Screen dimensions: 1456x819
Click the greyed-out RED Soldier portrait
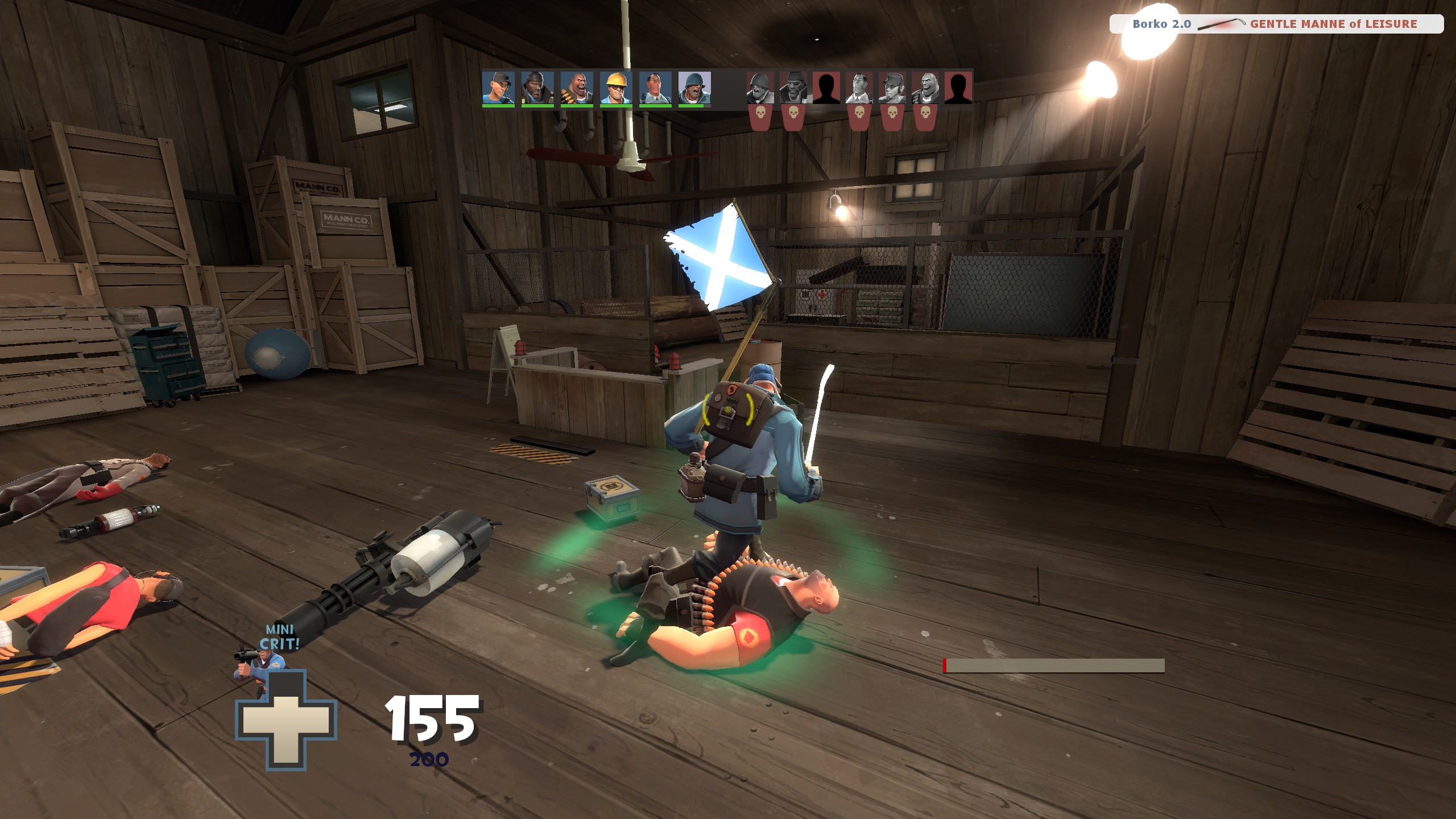tap(759, 88)
